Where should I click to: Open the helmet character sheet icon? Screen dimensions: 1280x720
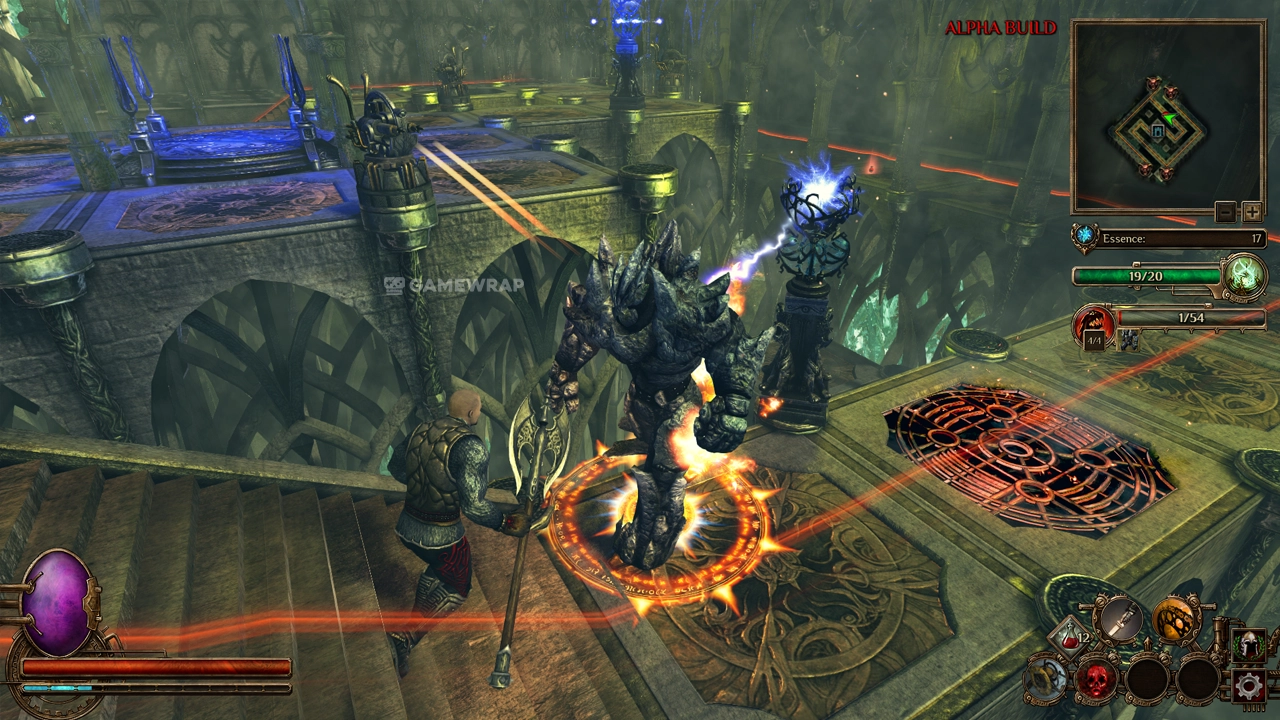click(x=1247, y=645)
